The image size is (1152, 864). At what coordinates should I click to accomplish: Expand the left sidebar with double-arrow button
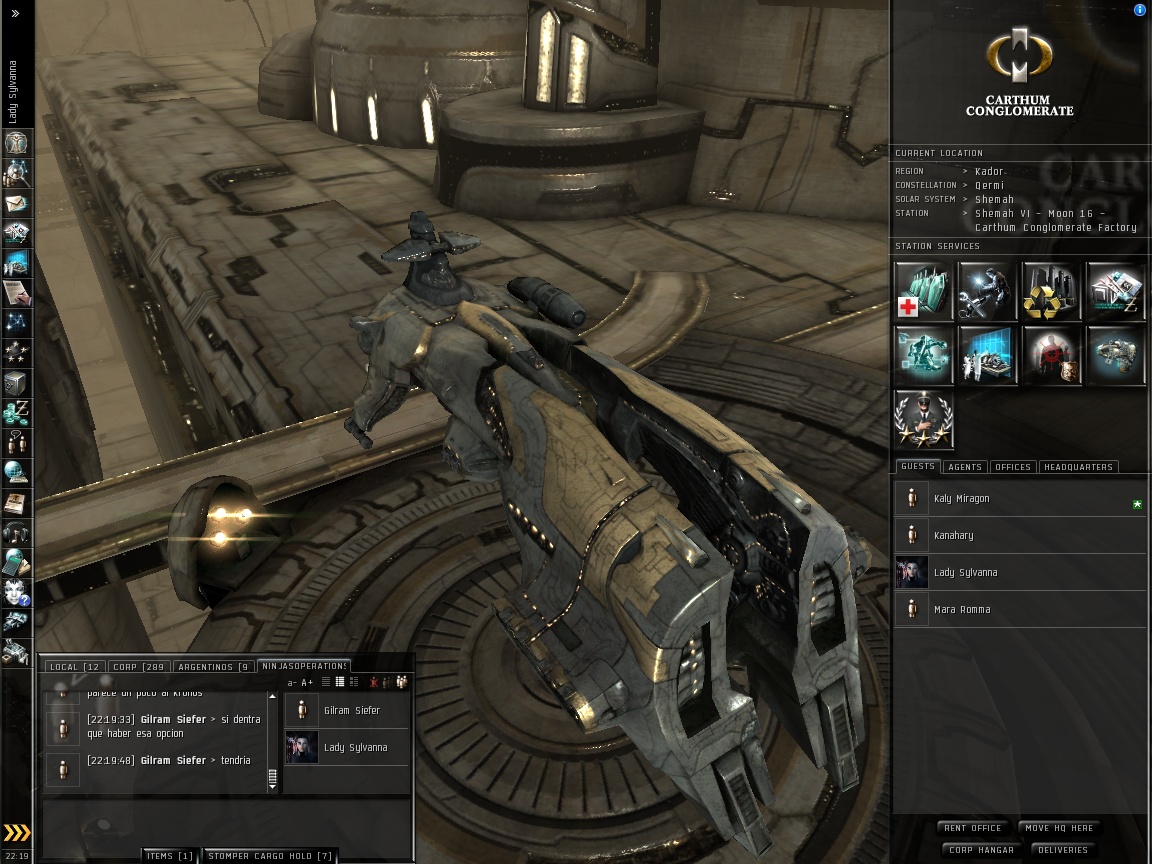[15, 13]
